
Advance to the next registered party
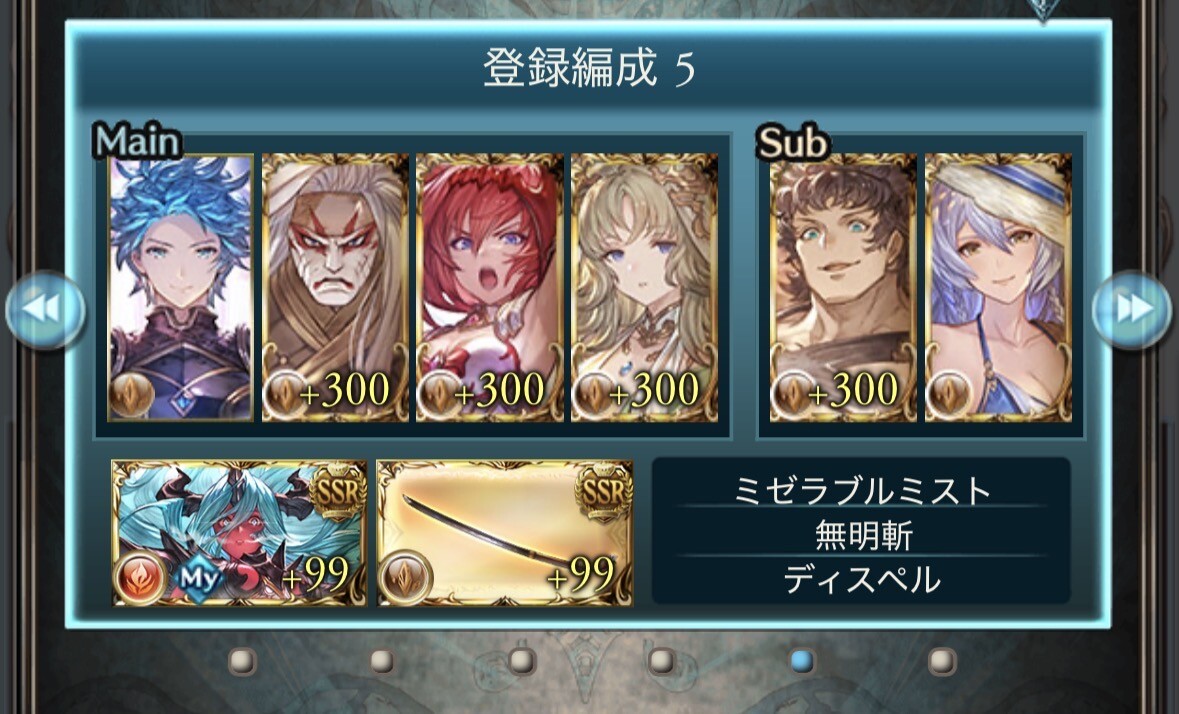click(1131, 310)
